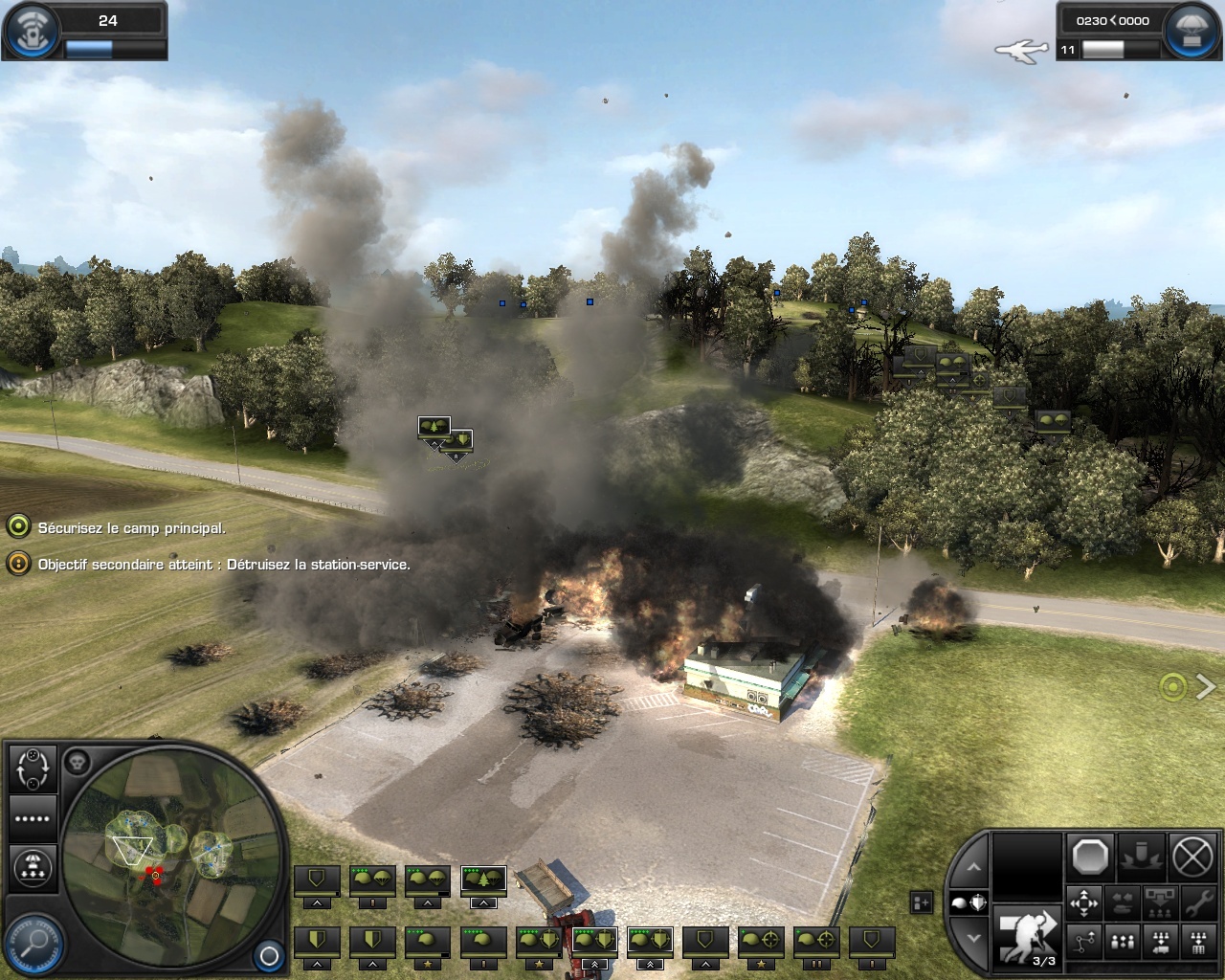Click the up arrow on command panel
1225x980 pixels.
click(x=973, y=867)
